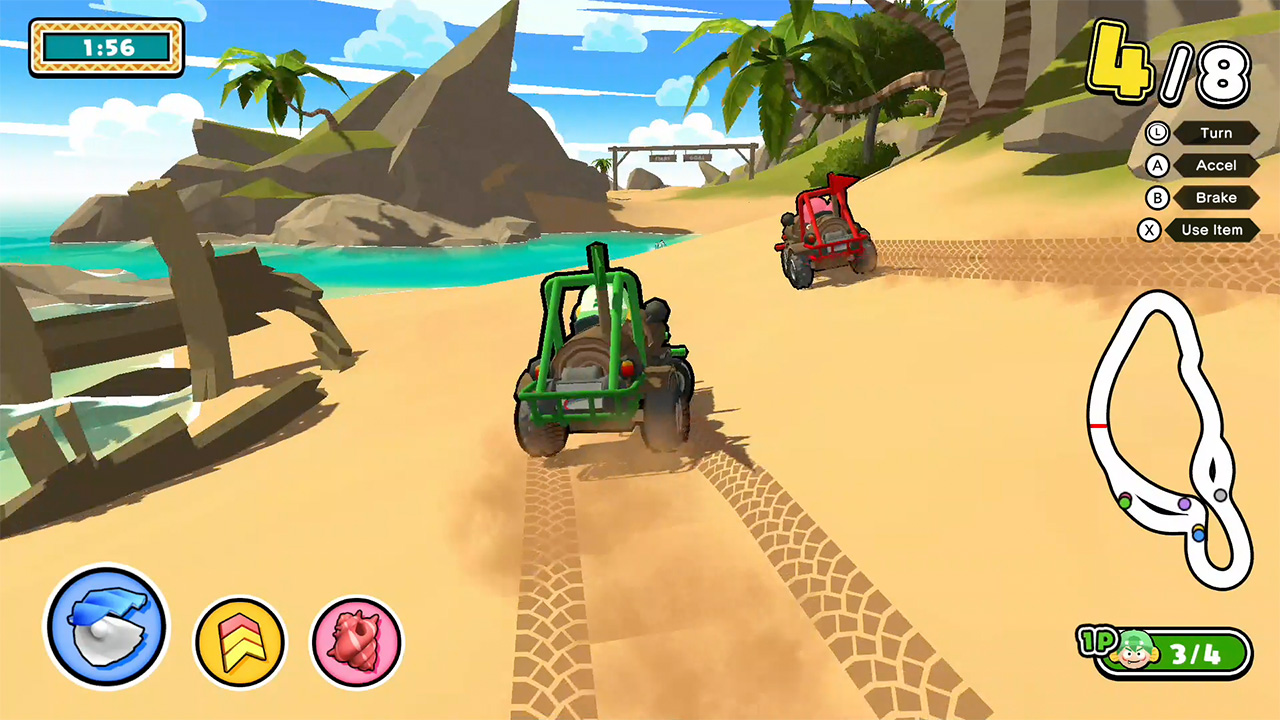The height and width of the screenshot is (720, 1280).
Task: Select the yellow chevron boost item
Action: 240,641
